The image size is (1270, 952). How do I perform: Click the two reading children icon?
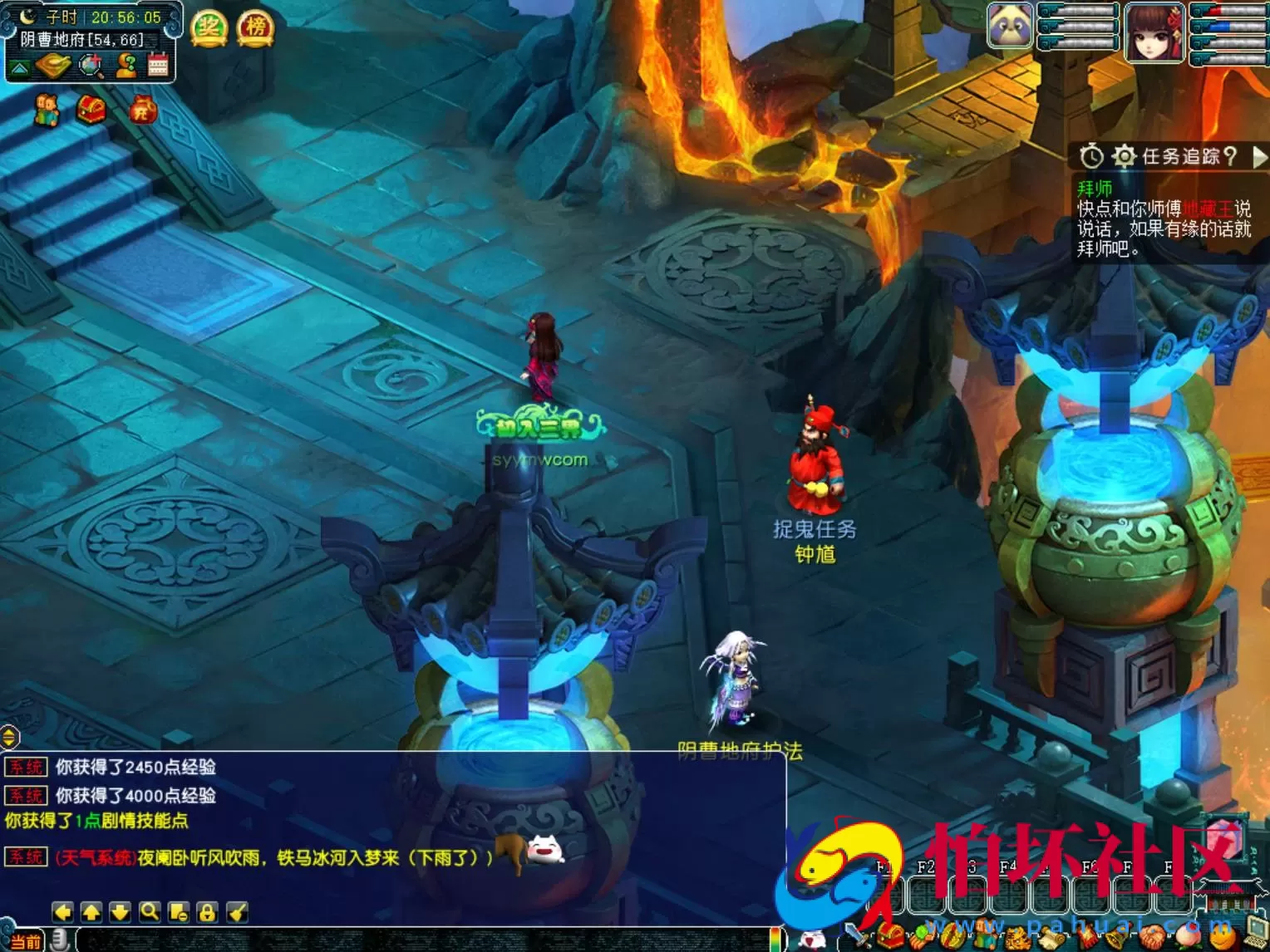coord(47,110)
